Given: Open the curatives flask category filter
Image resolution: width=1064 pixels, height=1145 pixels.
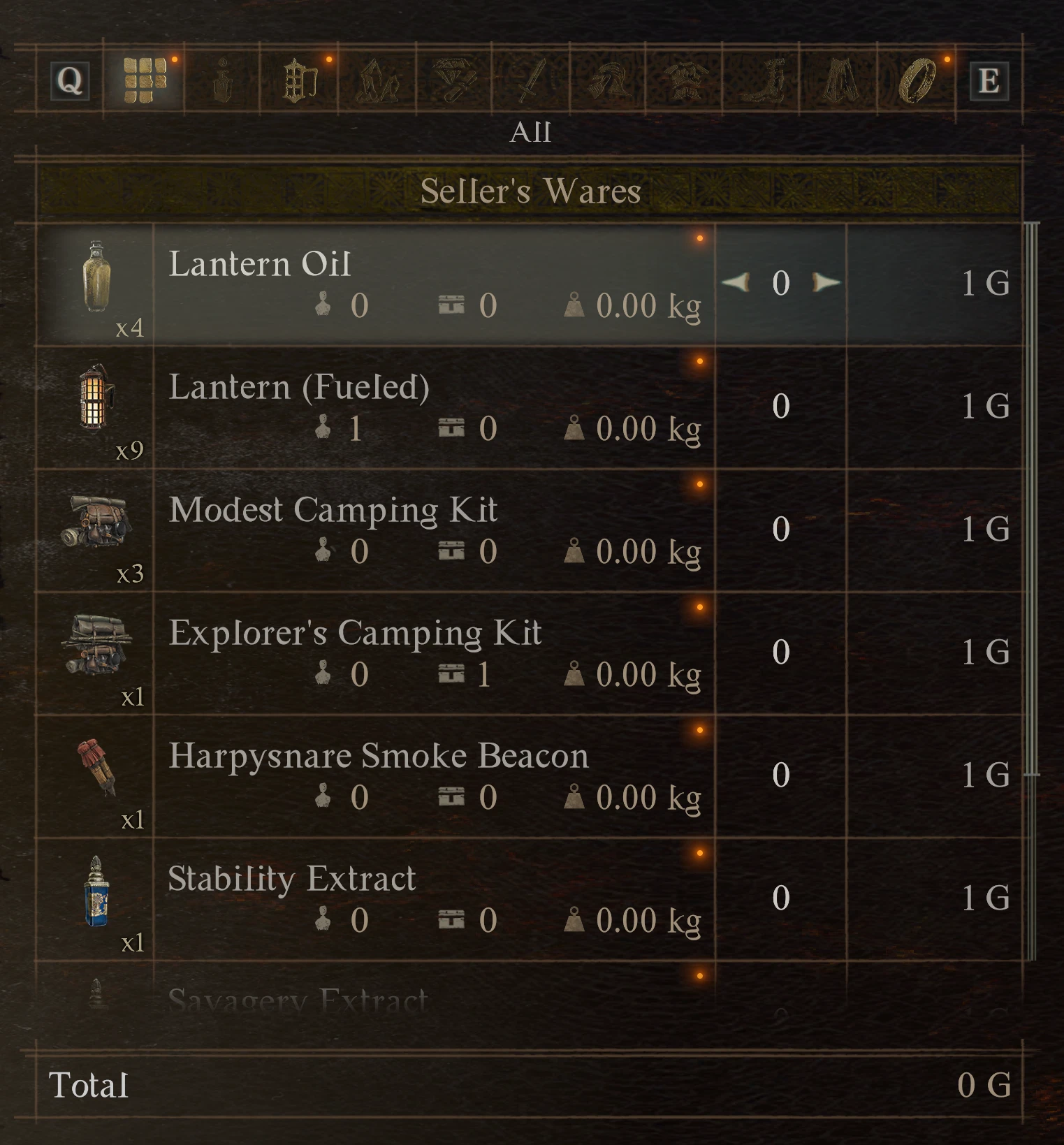Looking at the screenshot, I should pyautogui.click(x=224, y=80).
